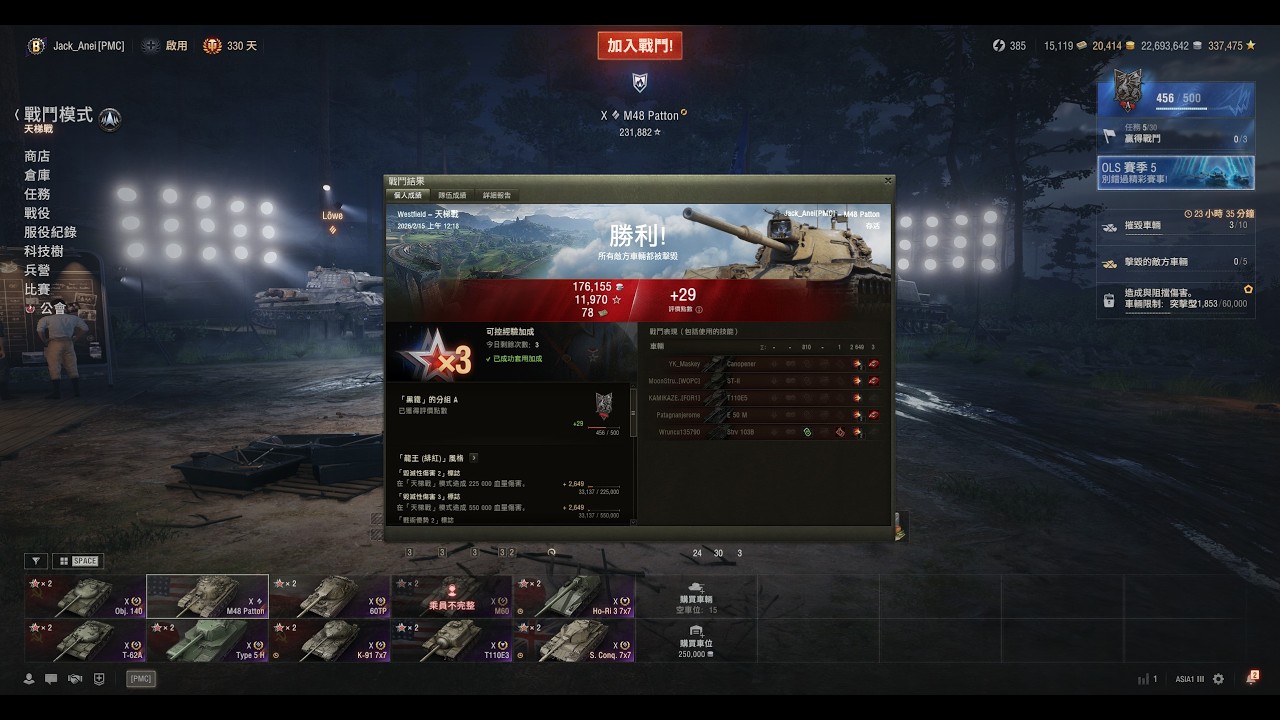Switch to the 隊伍成績 team results tab
1280x720 pixels.
tap(452, 195)
